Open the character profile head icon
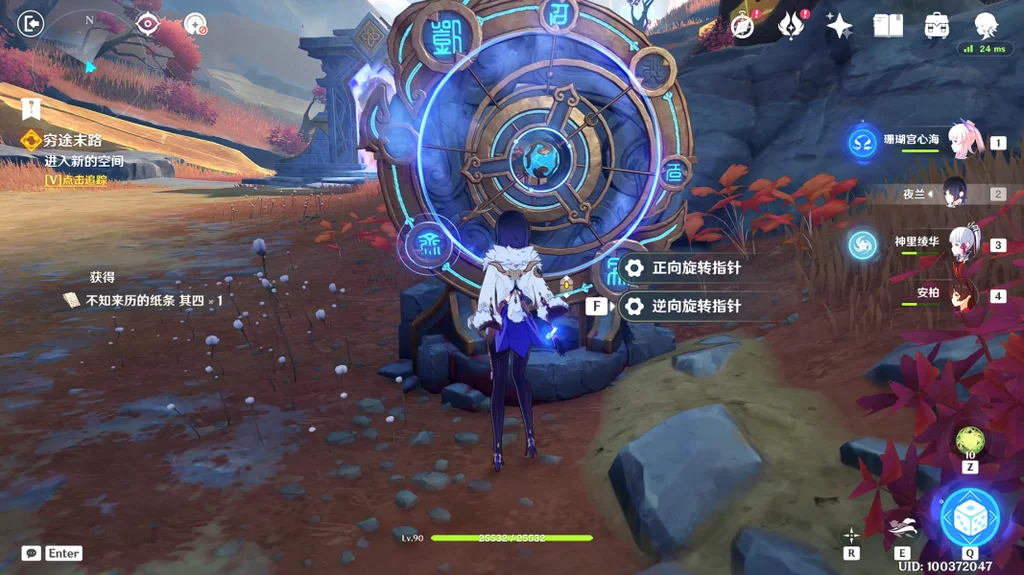The height and width of the screenshot is (575, 1024). point(986,26)
